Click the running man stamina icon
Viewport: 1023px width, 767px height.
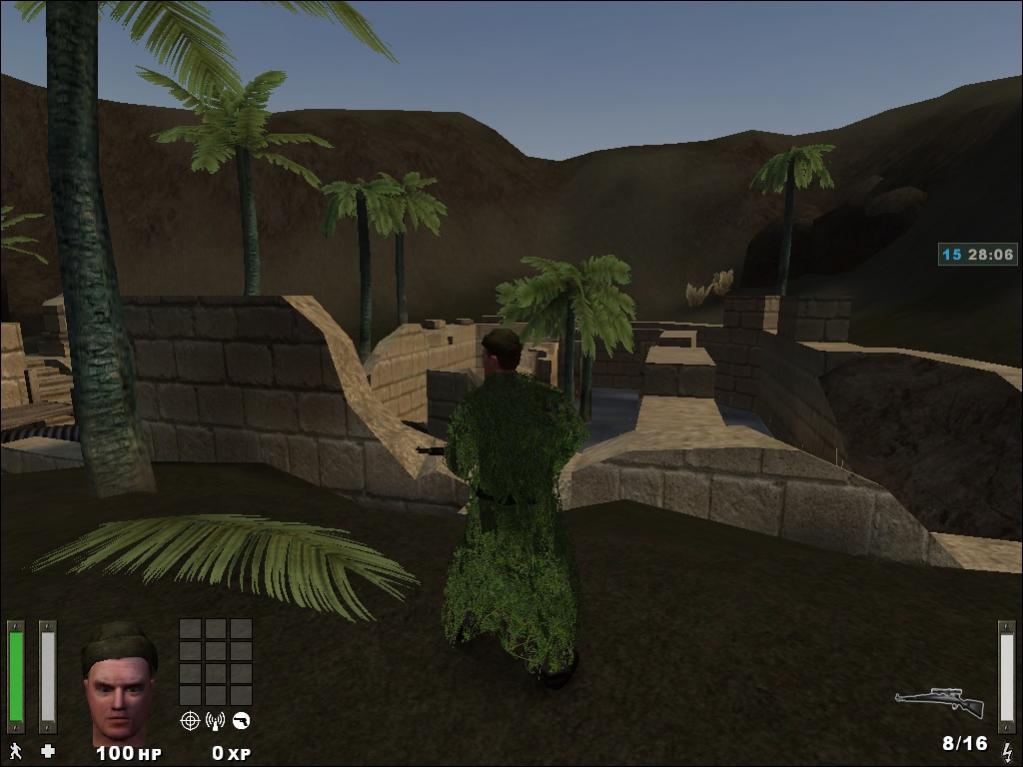click(x=15, y=750)
